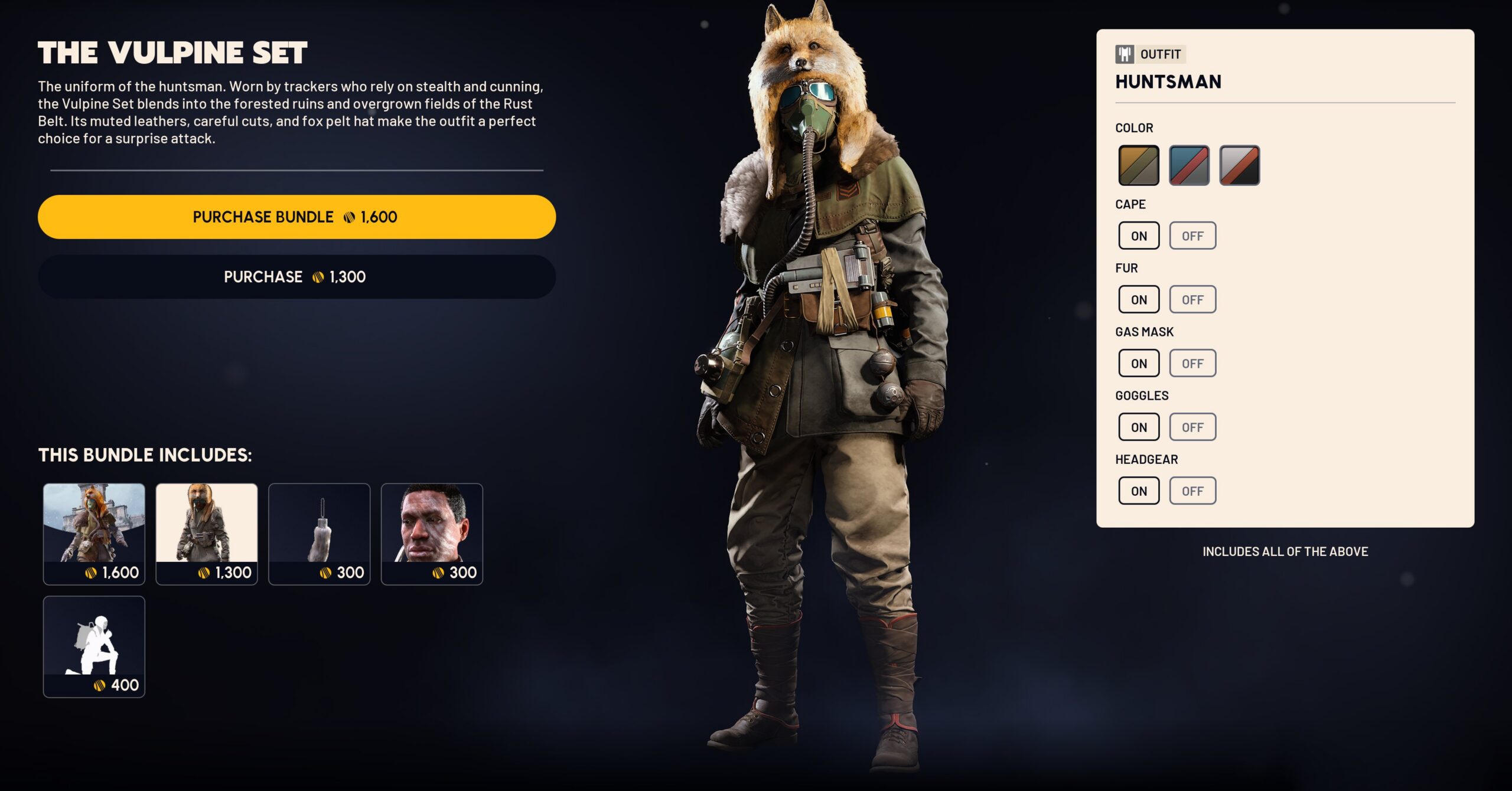Toggle Goggles ON
The image size is (1512, 791).
pyautogui.click(x=1138, y=427)
